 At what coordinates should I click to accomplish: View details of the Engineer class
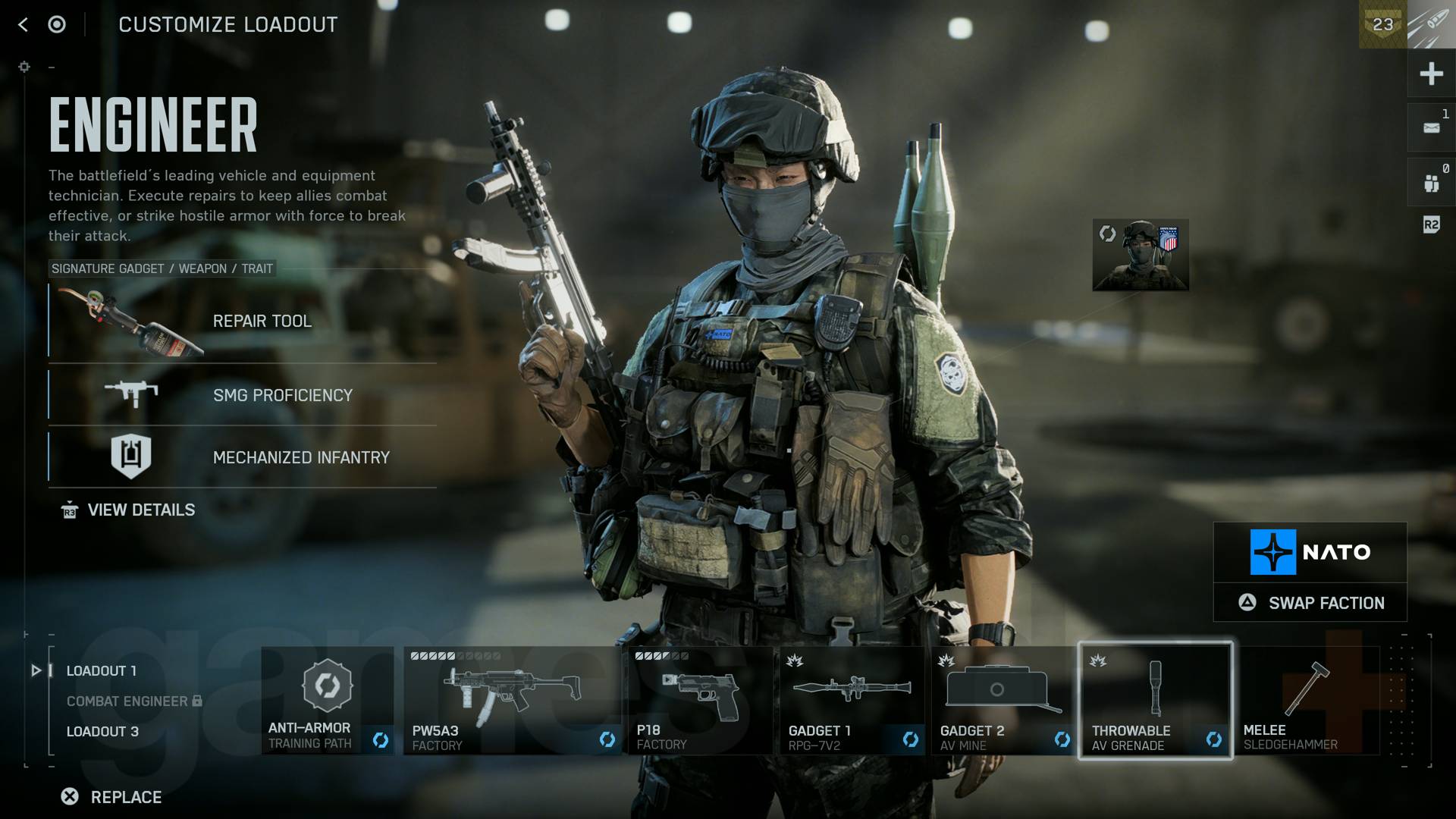[141, 510]
